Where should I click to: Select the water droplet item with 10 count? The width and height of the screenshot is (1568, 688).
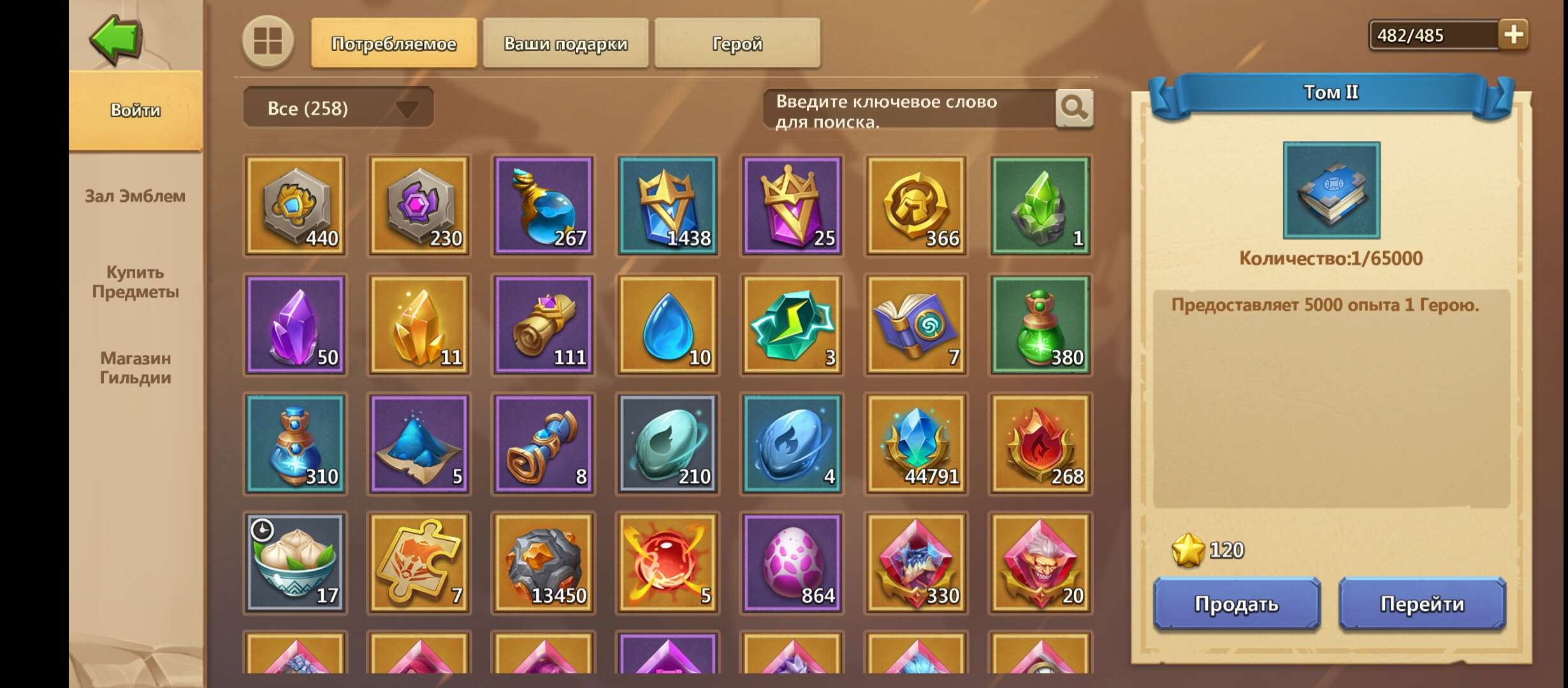click(667, 325)
